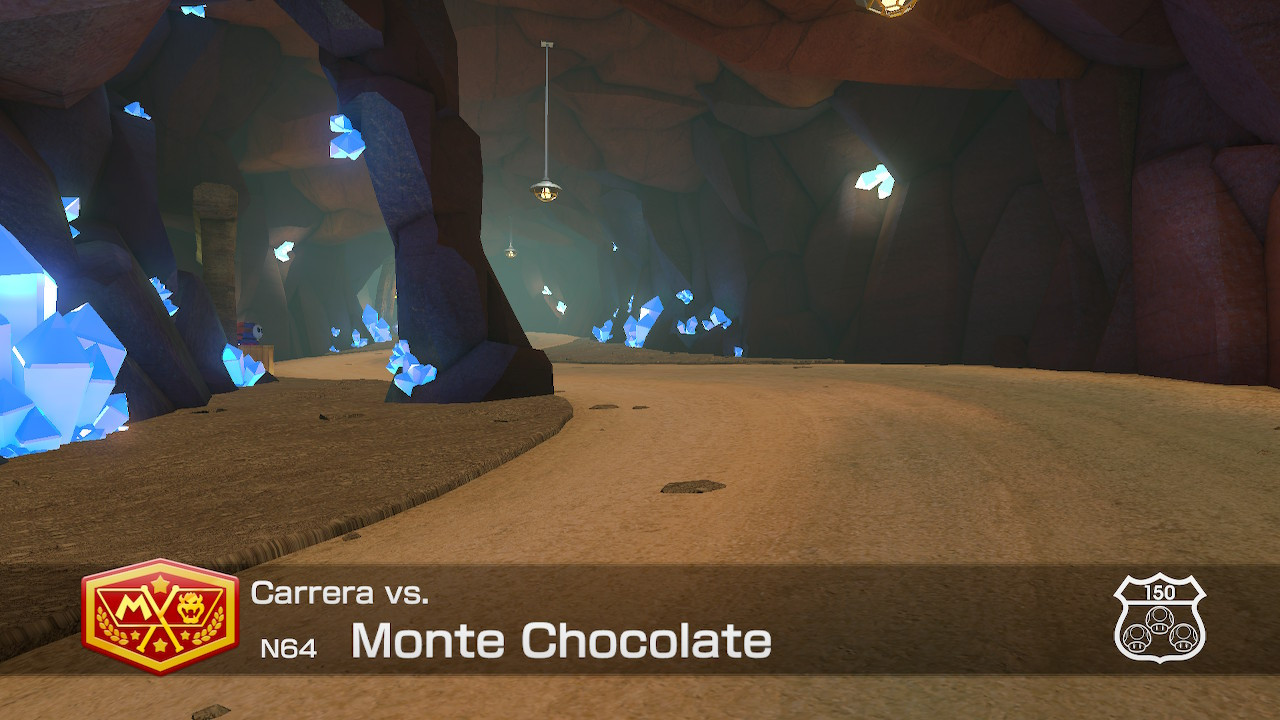
Task: Select the top mushroom inside the 150cc shield
Action: point(1160,619)
